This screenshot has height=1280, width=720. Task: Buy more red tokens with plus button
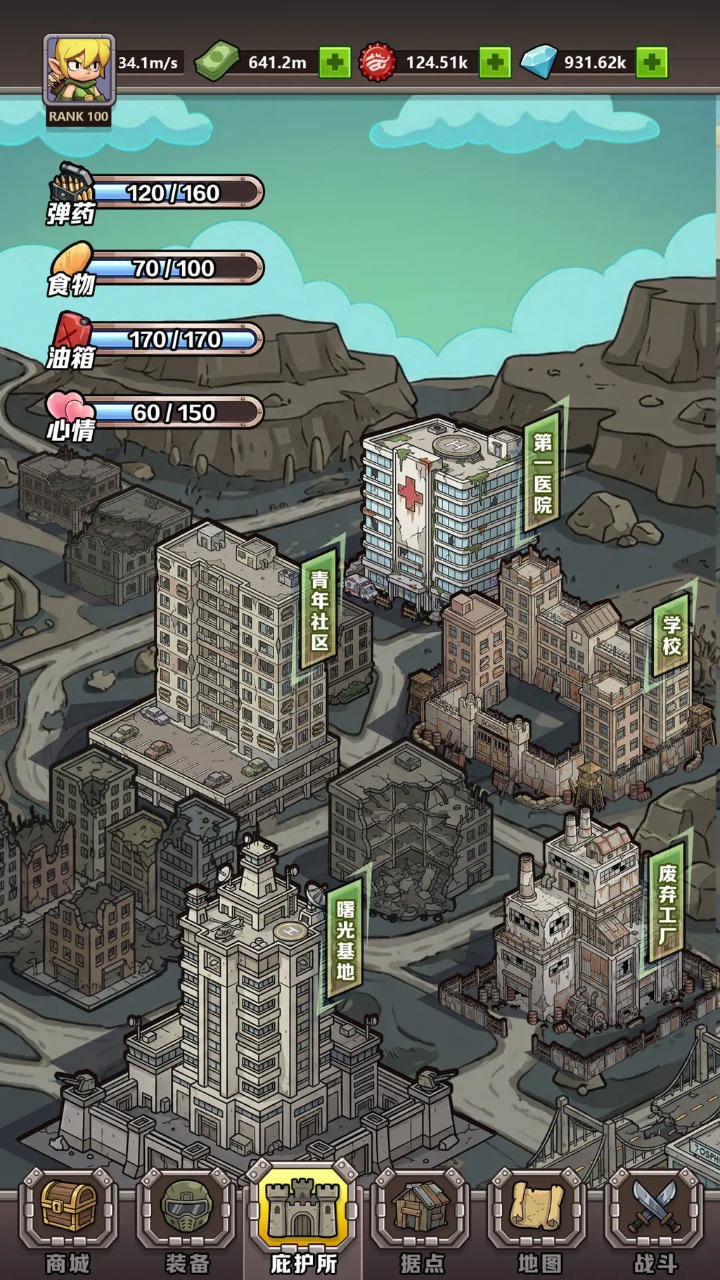tap(494, 62)
